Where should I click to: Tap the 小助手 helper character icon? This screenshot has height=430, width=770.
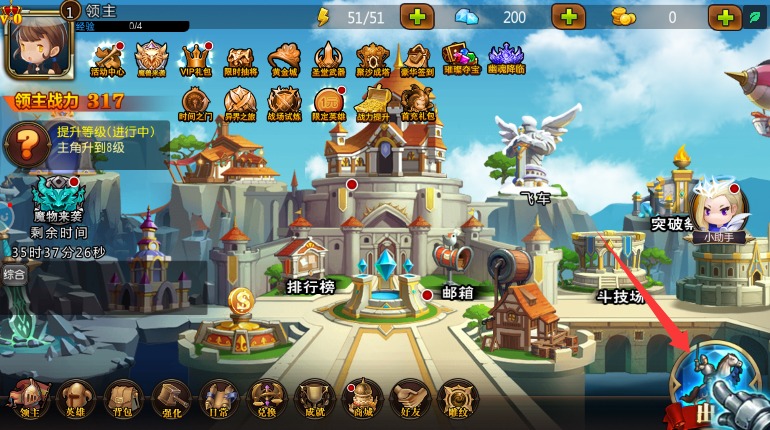pyautogui.click(x=717, y=211)
